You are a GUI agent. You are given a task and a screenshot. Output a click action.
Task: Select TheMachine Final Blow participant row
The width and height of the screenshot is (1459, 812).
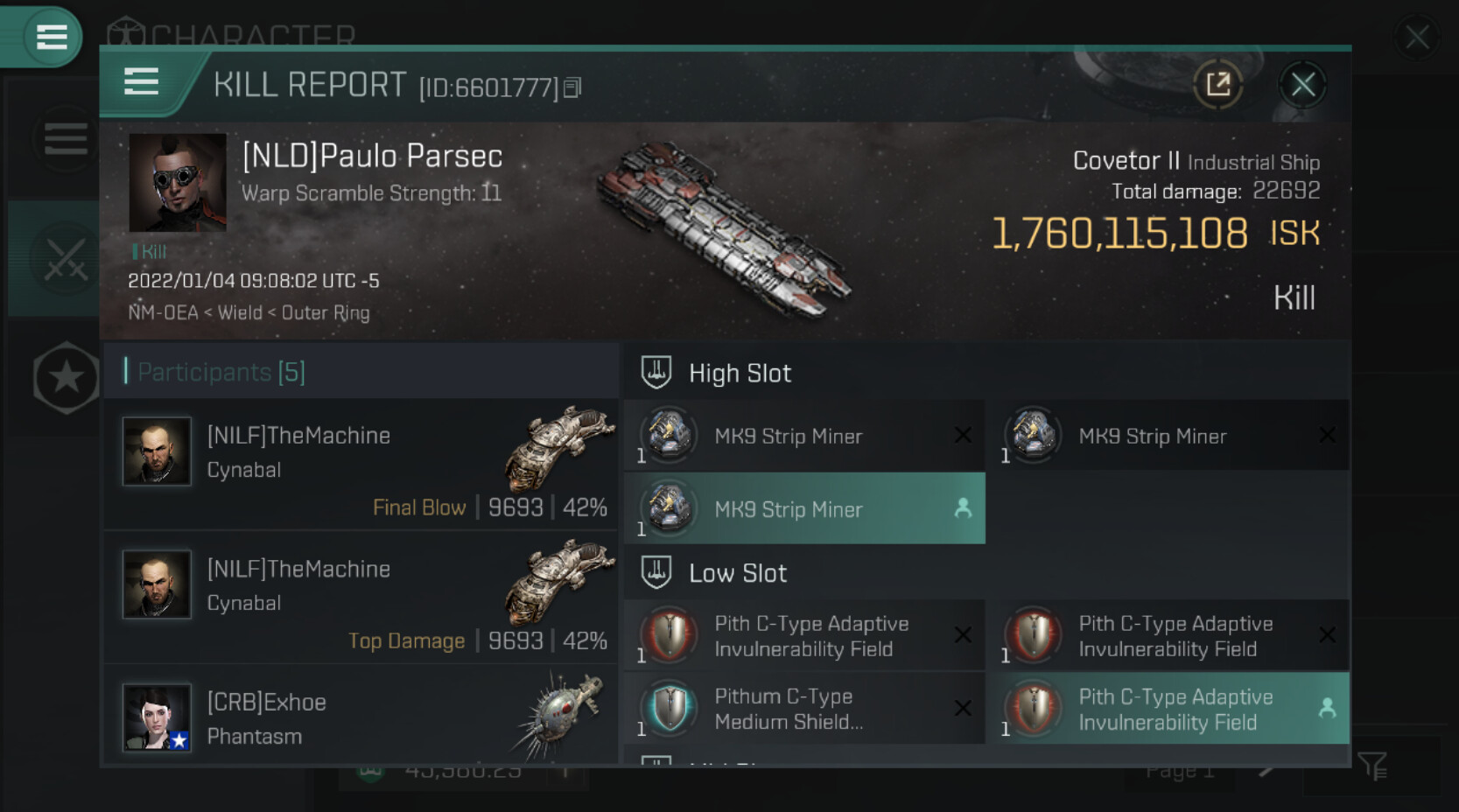[361, 465]
